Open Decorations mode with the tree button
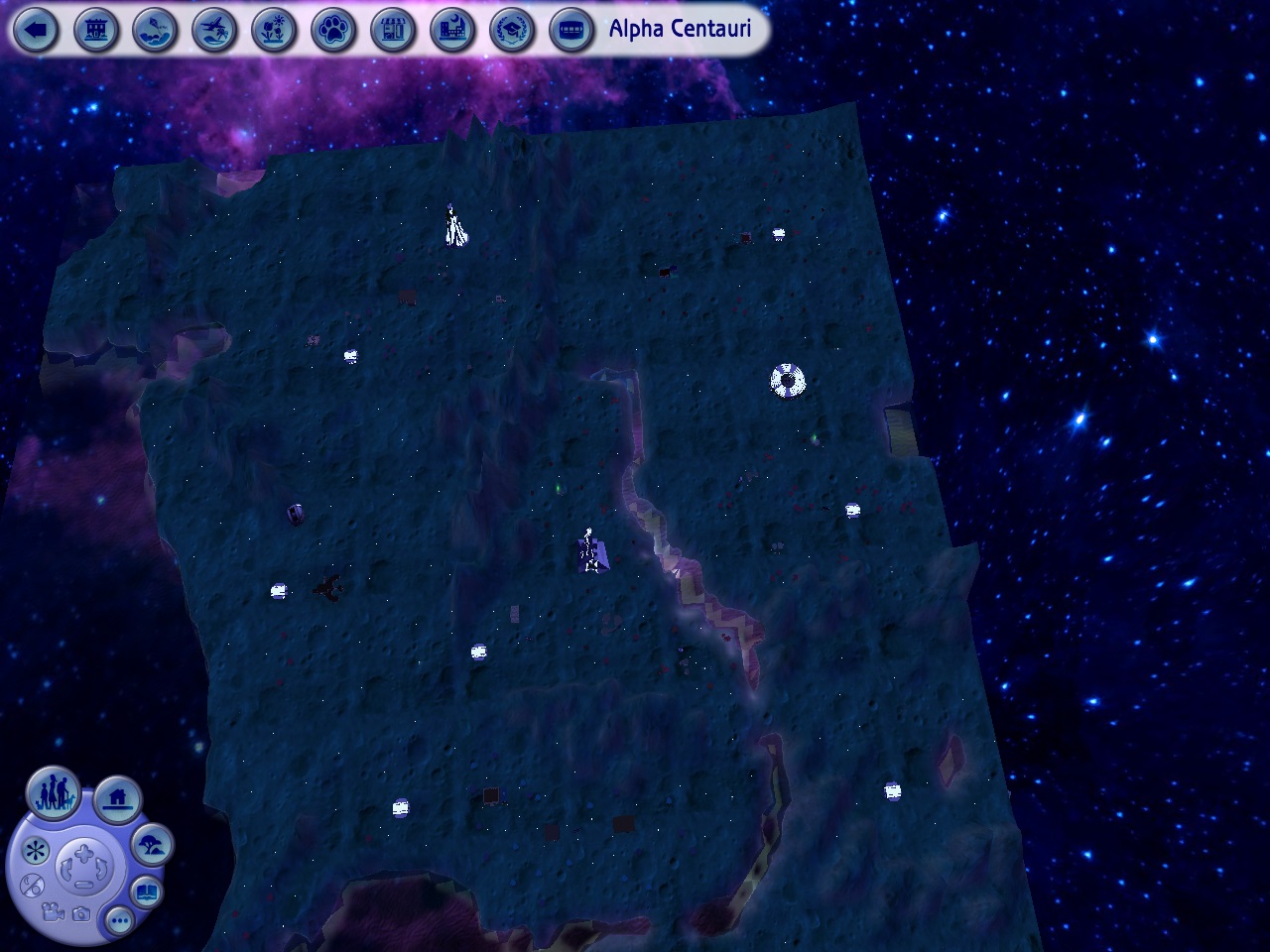This screenshot has width=1270, height=952. coord(151,845)
